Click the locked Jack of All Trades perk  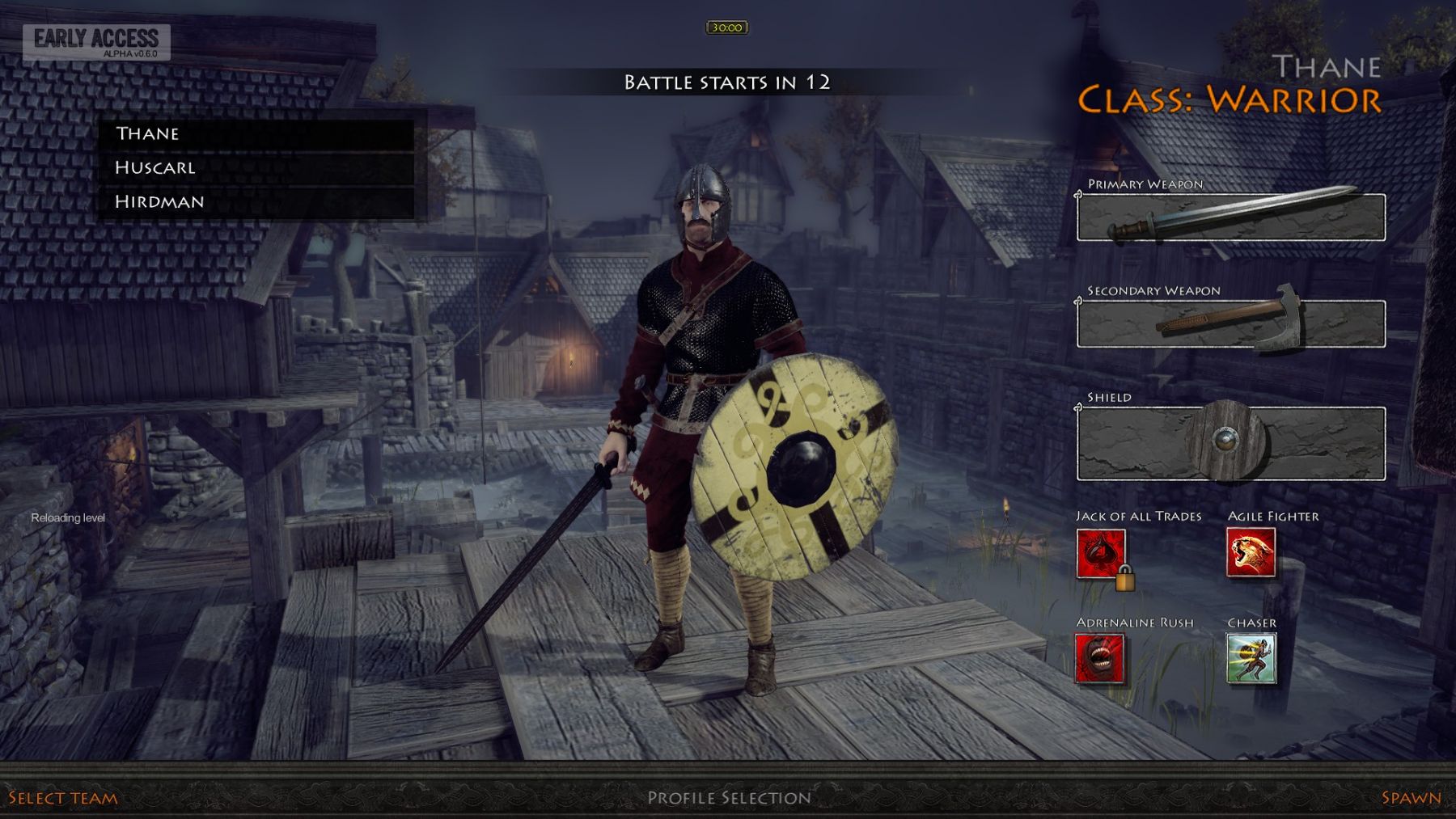coord(1101,554)
